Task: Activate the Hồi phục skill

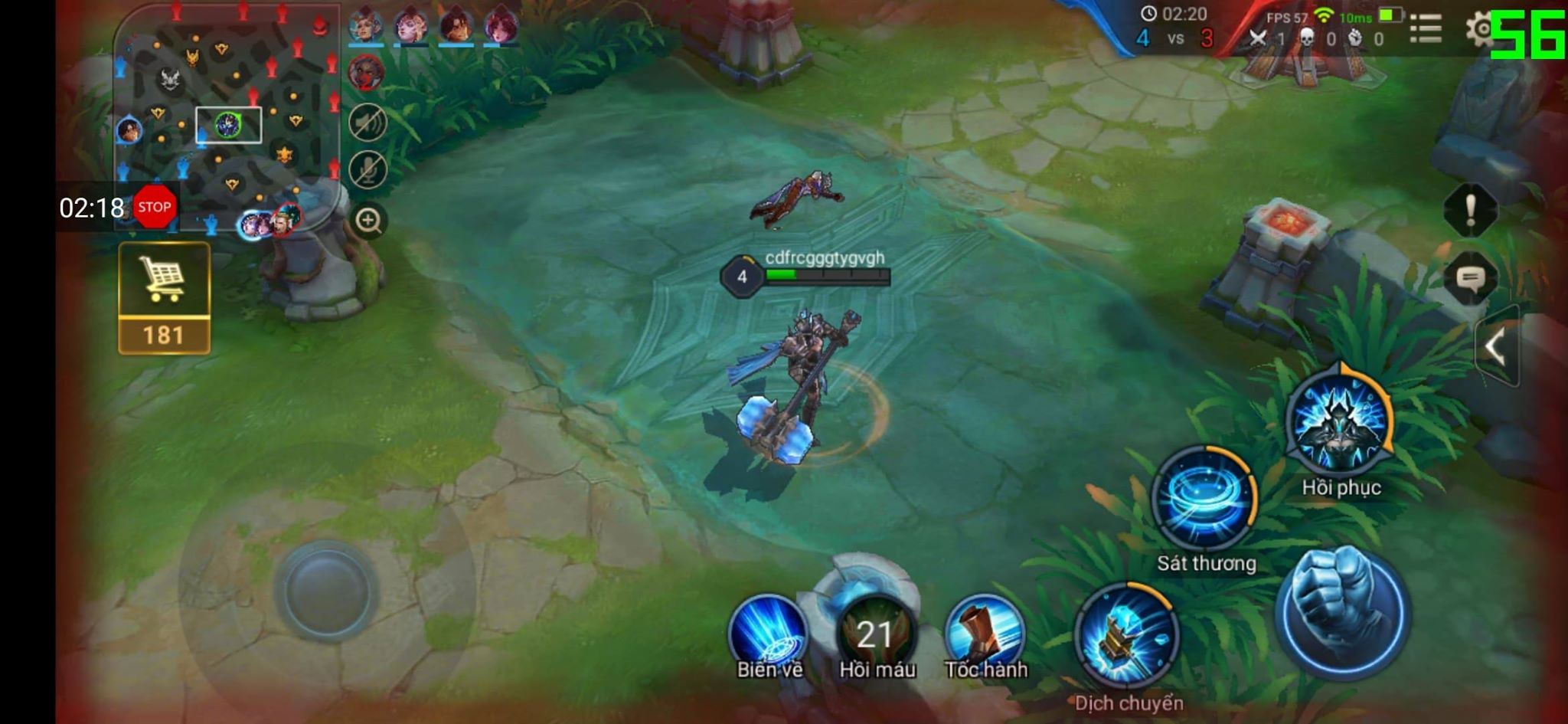Action: pos(1340,422)
